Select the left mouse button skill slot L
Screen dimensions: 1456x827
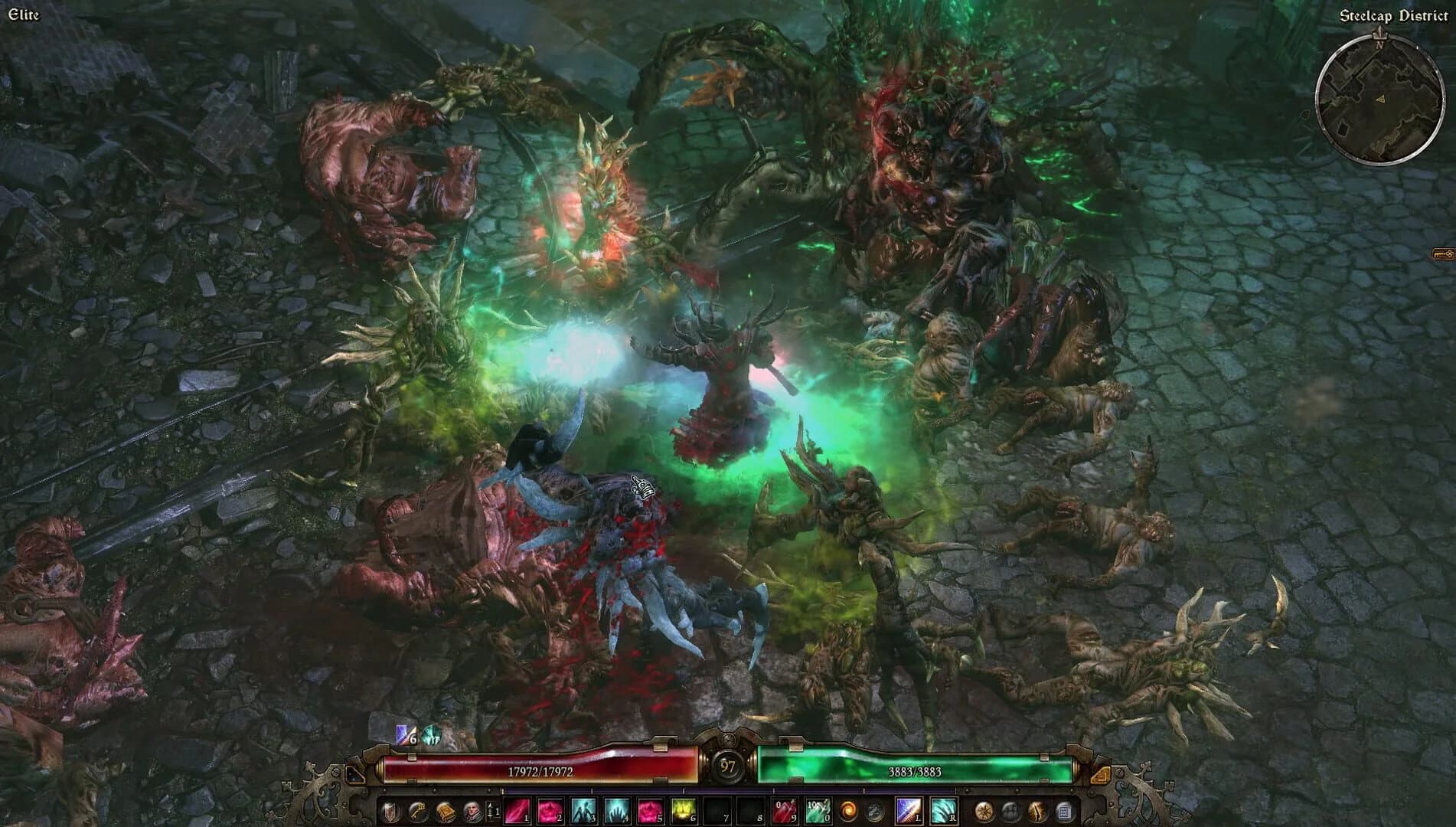pos(909,811)
